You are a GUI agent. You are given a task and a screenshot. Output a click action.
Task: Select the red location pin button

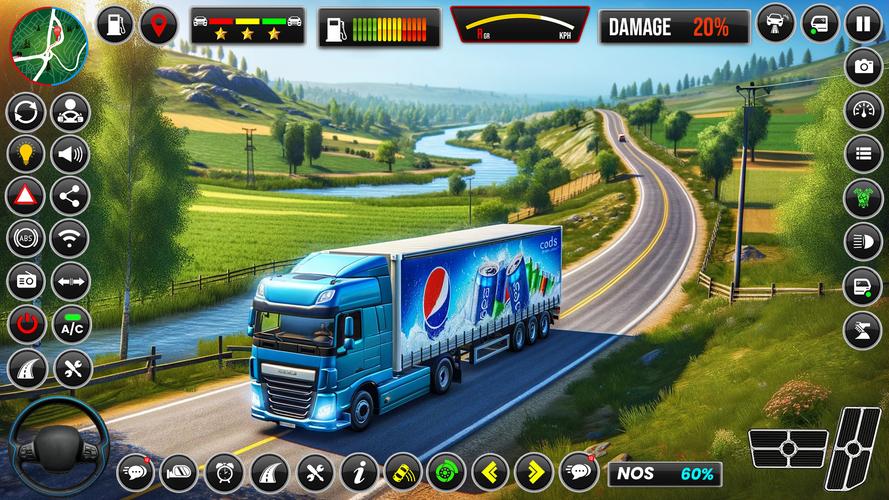pyautogui.click(x=158, y=25)
